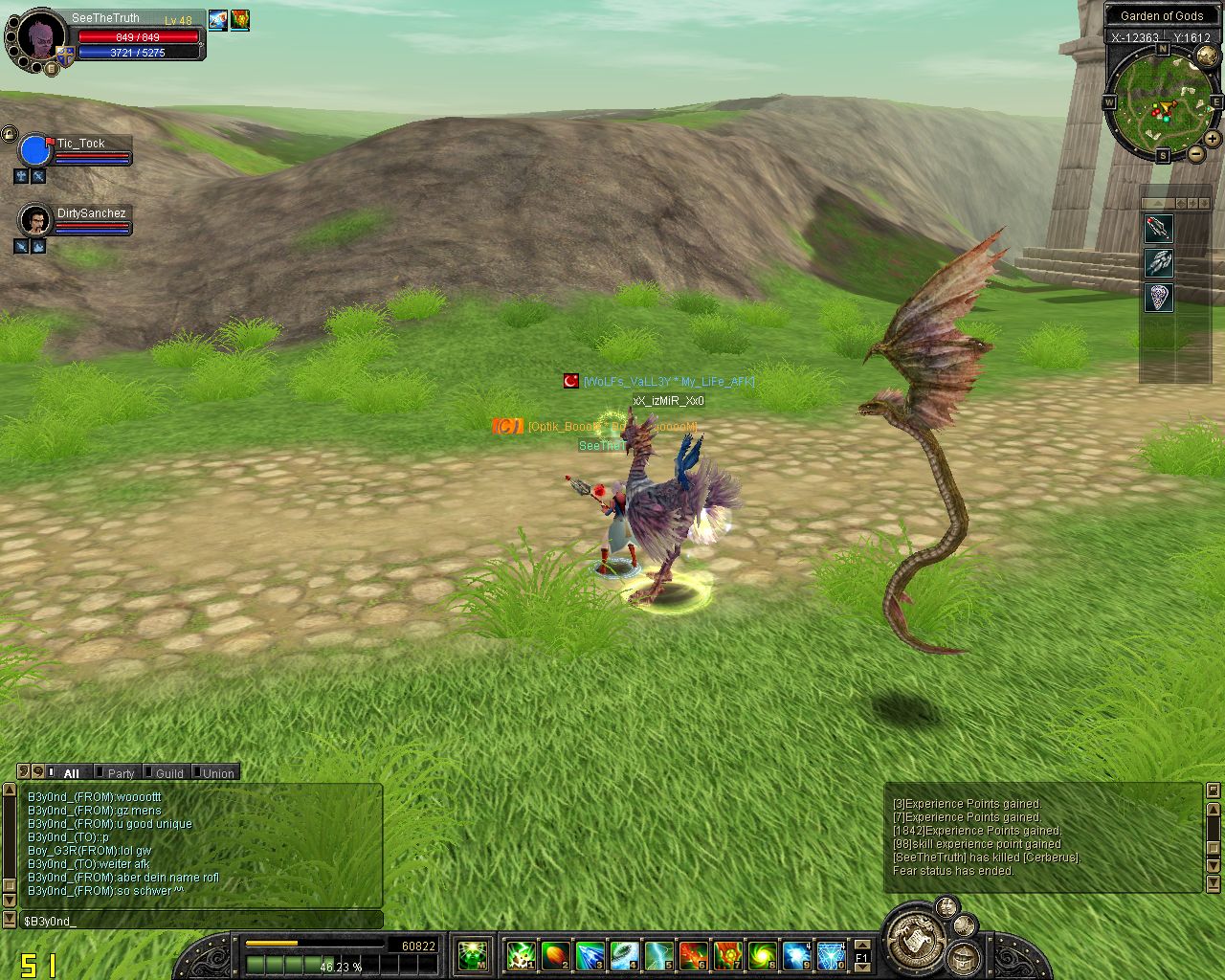Zoom in the minimap with plus button
Screen dimensions: 1225x980
point(1213,139)
